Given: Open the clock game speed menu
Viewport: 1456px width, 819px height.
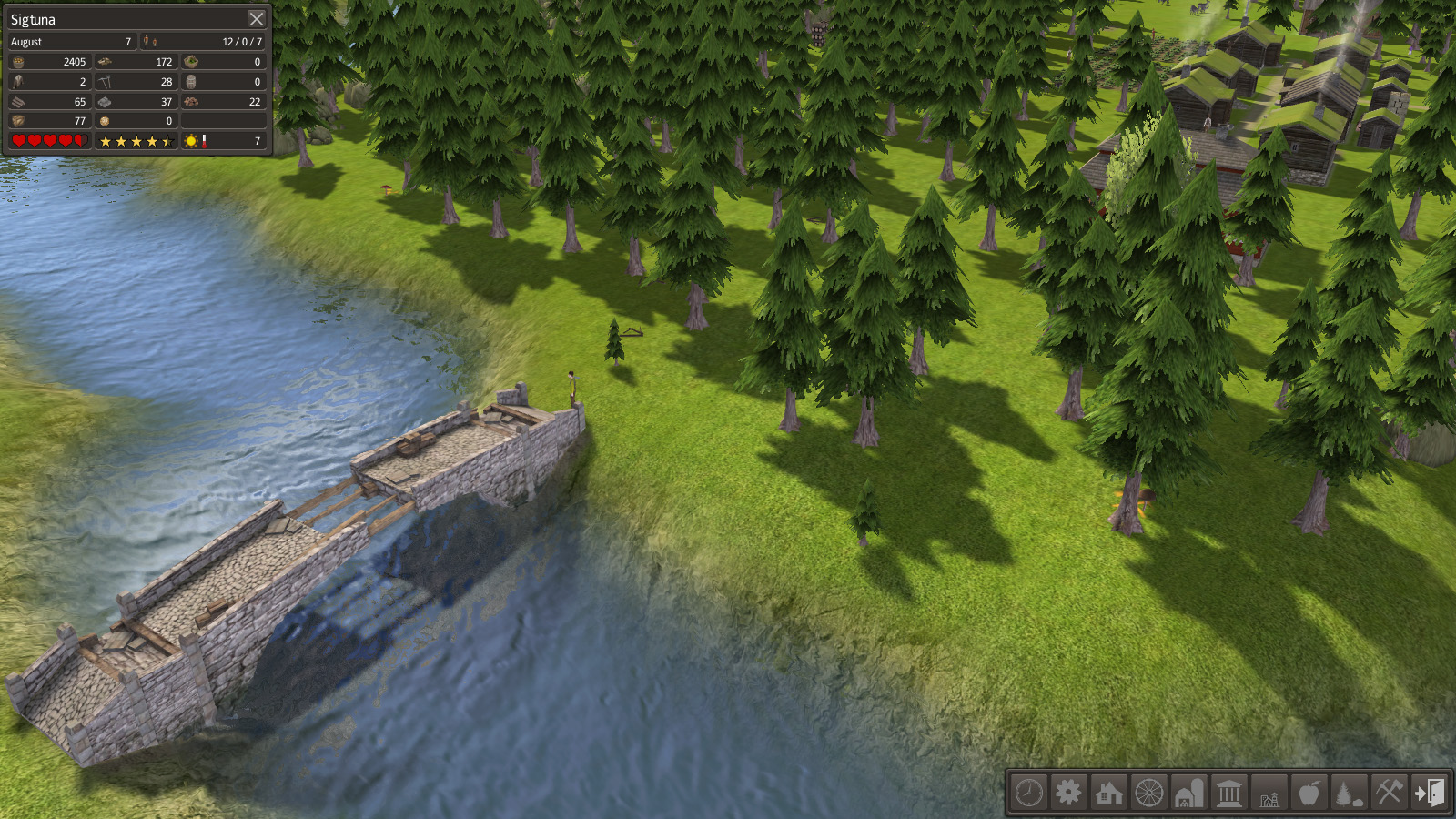Looking at the screenshot, I should tap(1029, 793).
